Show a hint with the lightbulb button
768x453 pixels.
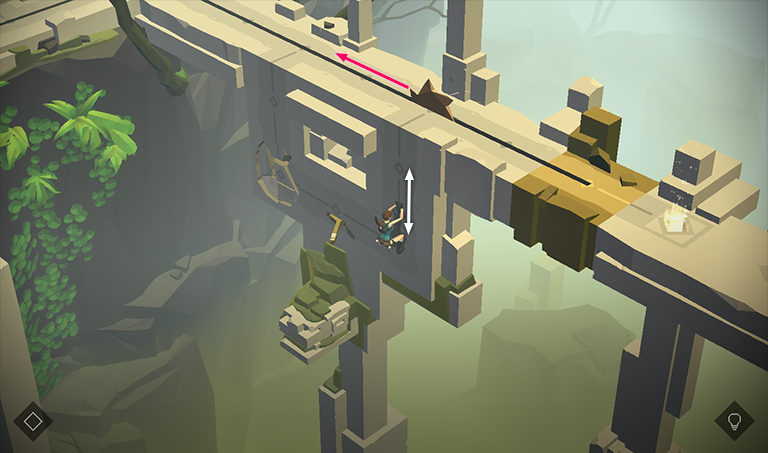(734, 420)
